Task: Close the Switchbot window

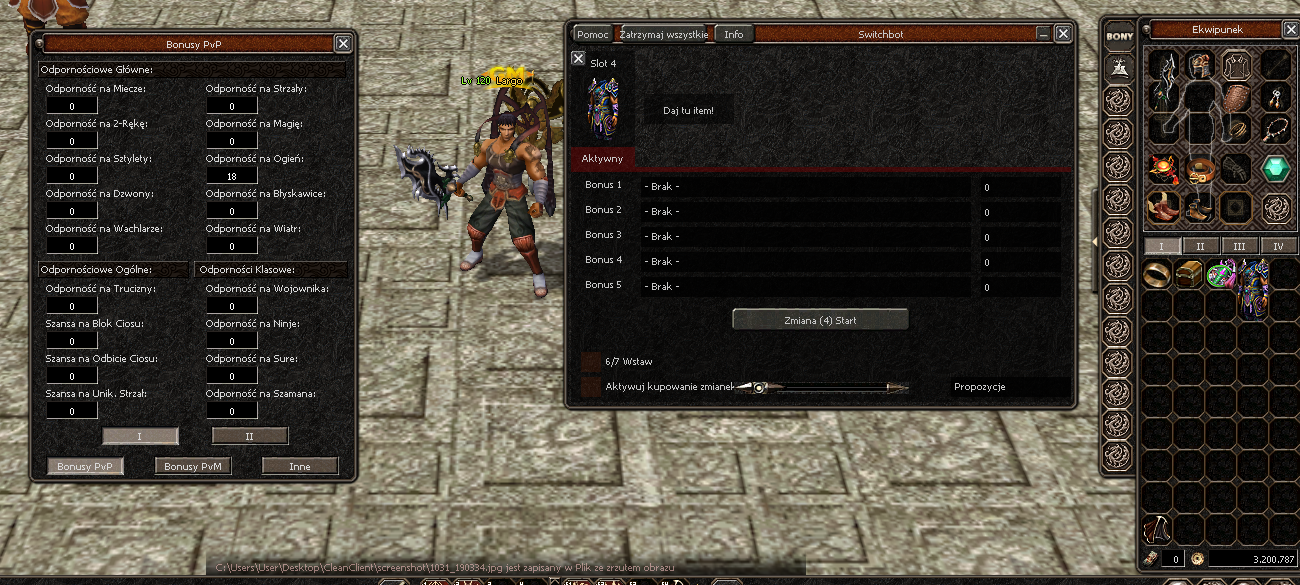Action: (x=1063, y=34)
